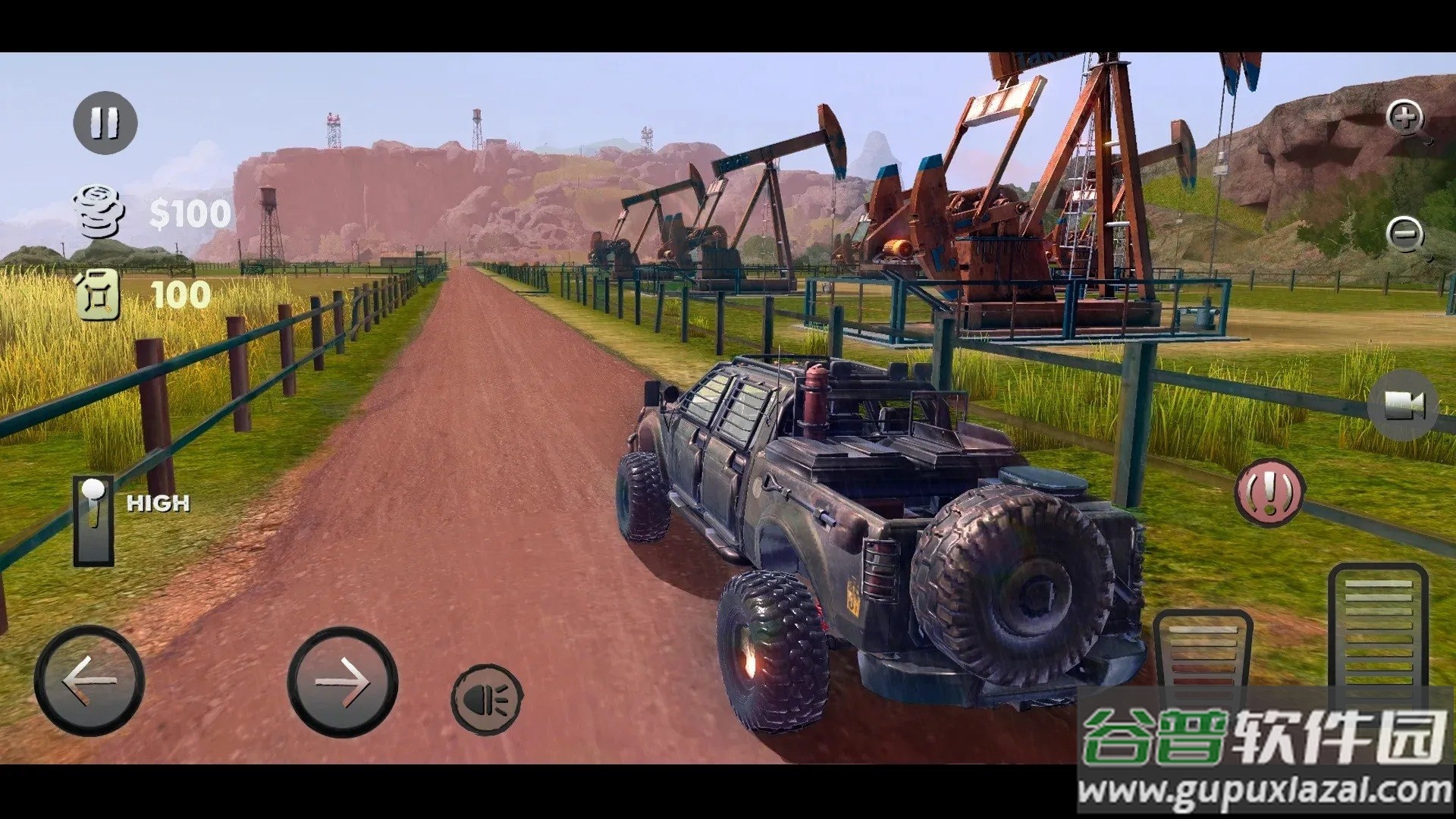1456x819 pixels.
Task: Tap the red exclamation handbrake button
Action: (x=1269, y=491)
